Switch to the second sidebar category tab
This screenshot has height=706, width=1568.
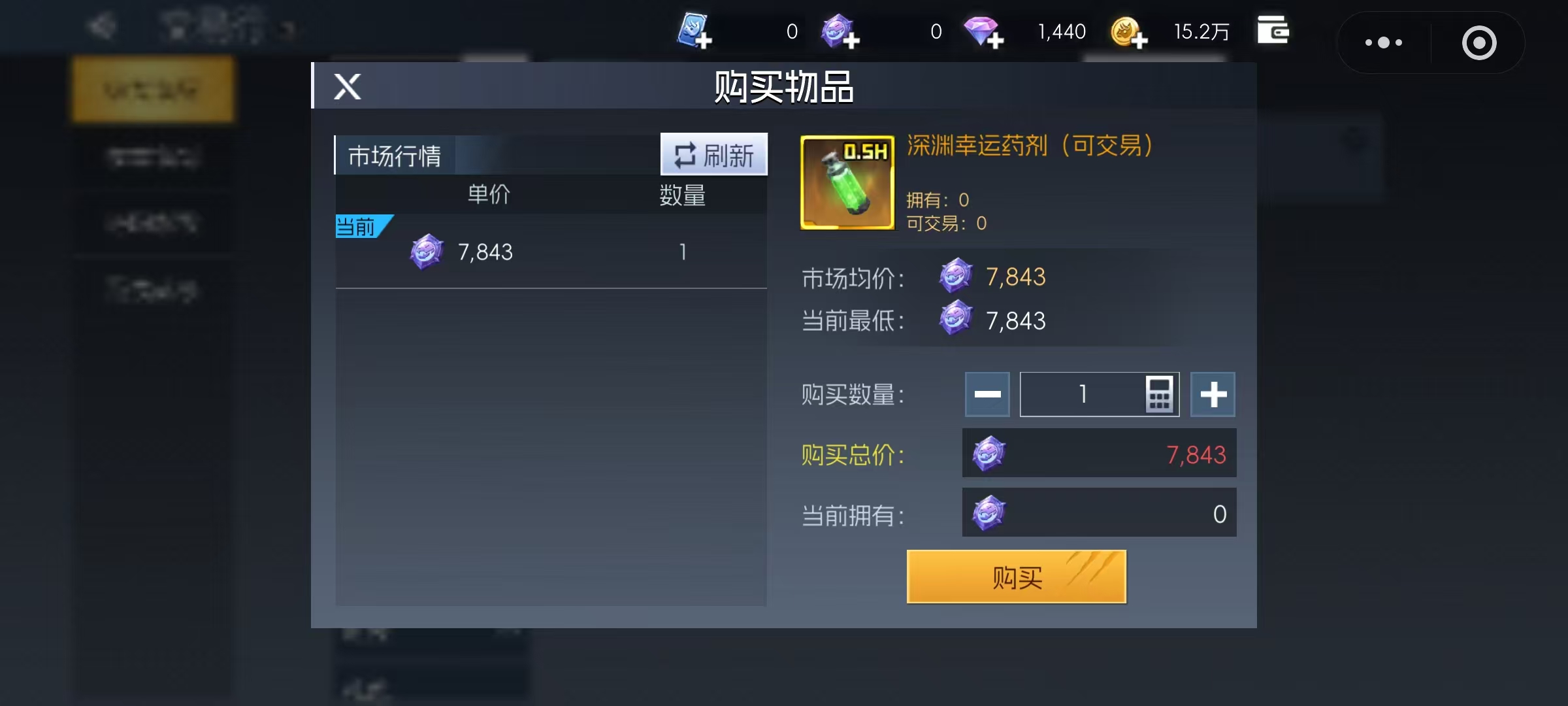152,155
